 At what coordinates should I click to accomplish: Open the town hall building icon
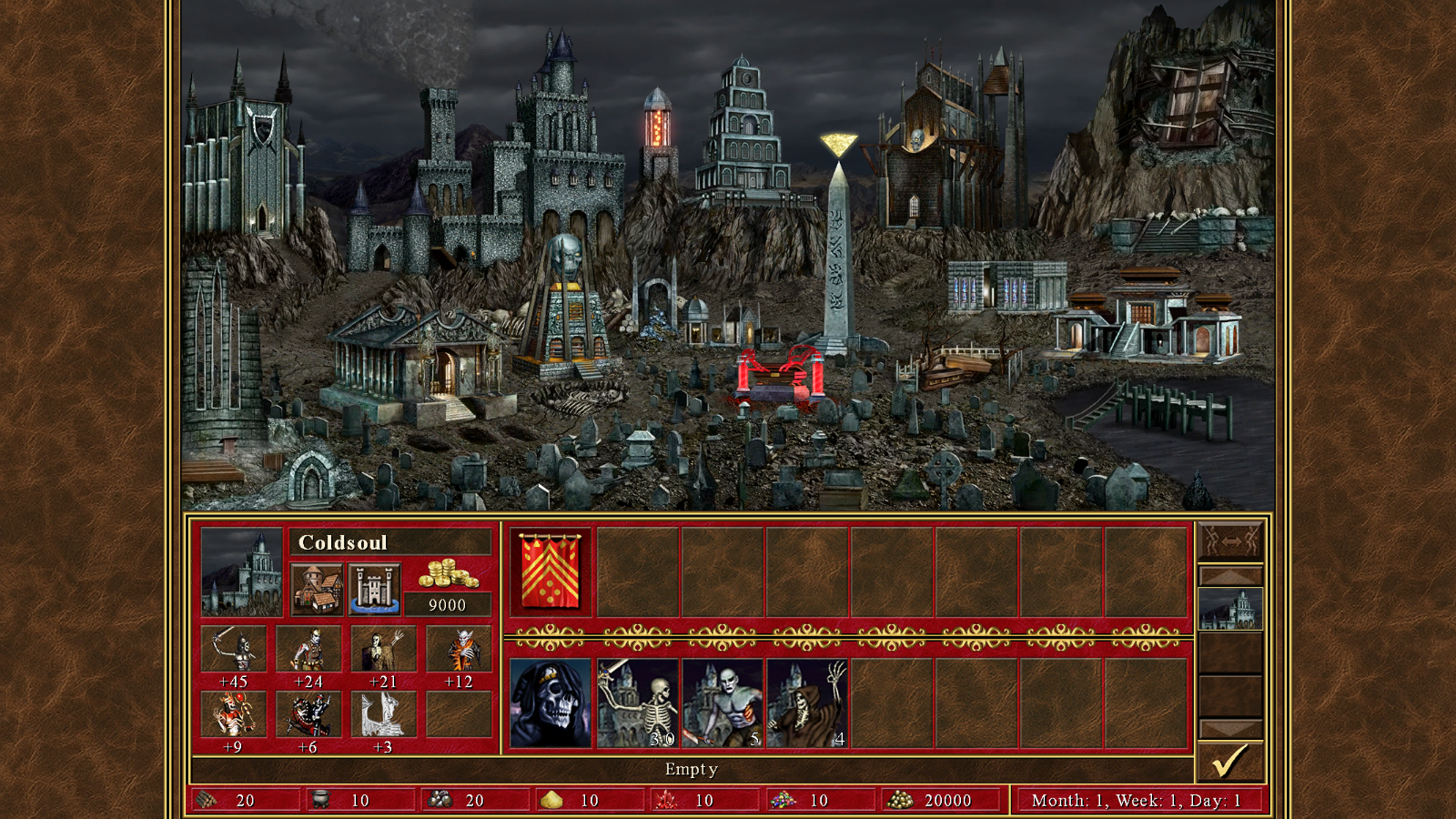pos(317,589)
